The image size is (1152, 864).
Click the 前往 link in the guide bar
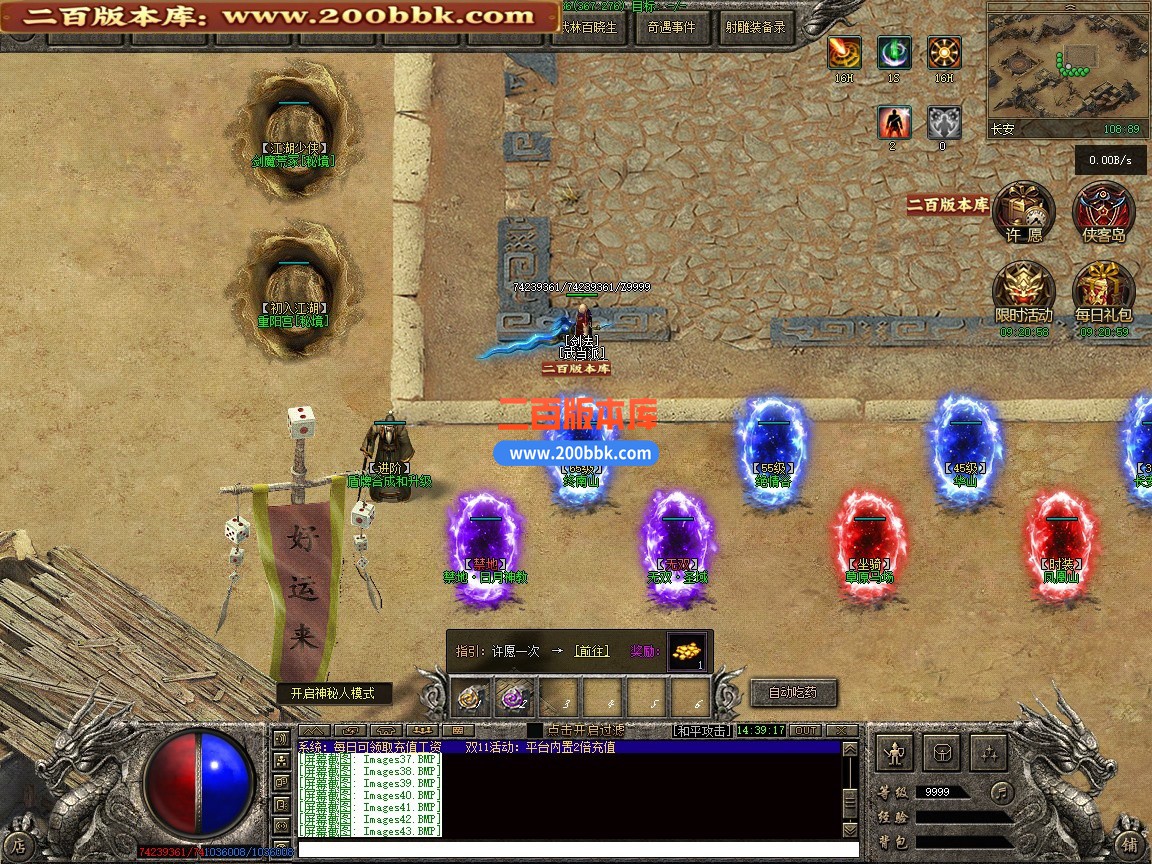click(x=591, y=651)
